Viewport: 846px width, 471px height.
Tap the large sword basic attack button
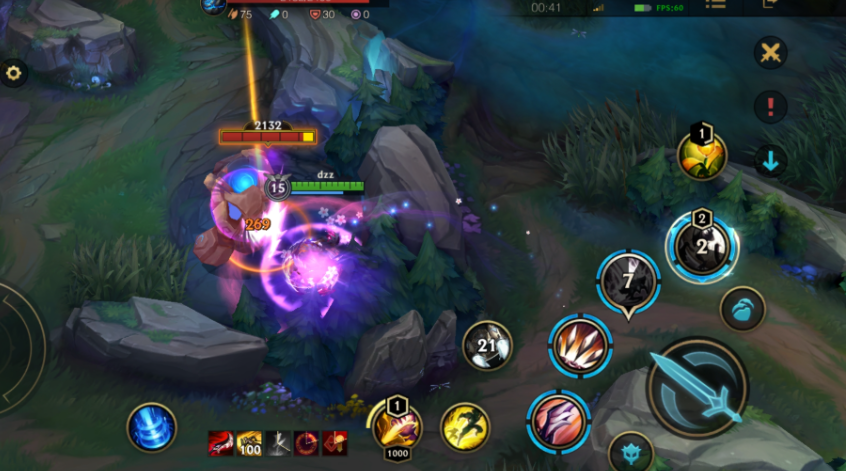(x=696, y=387)
